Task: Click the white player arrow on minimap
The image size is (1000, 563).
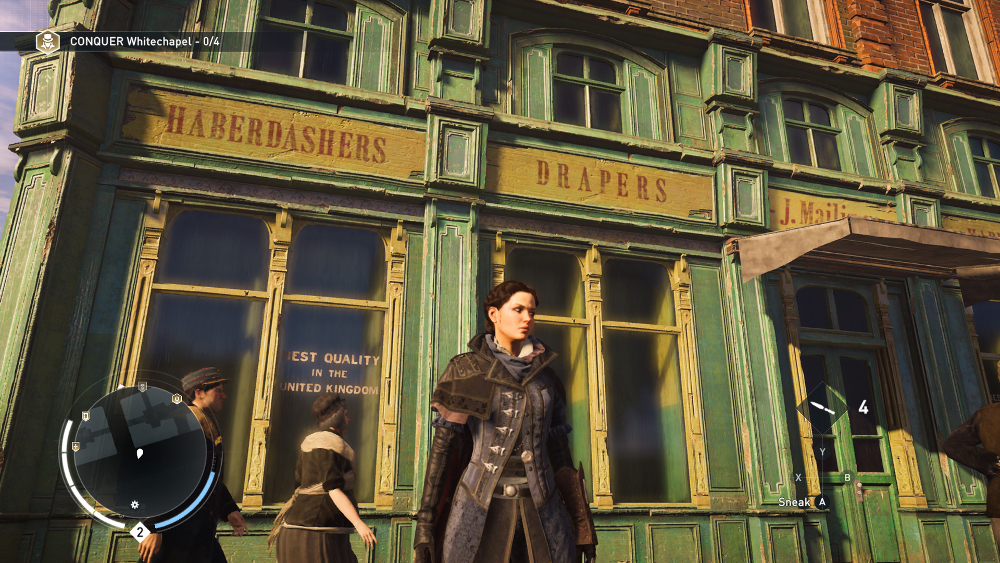Action: [x=139, y=453]
